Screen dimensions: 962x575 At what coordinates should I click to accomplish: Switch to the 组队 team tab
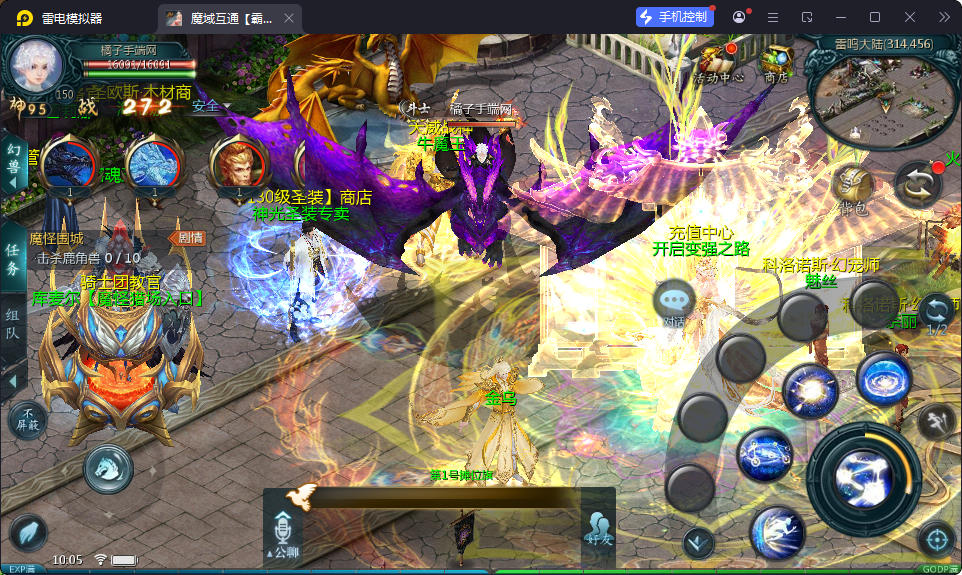point(13,322)
